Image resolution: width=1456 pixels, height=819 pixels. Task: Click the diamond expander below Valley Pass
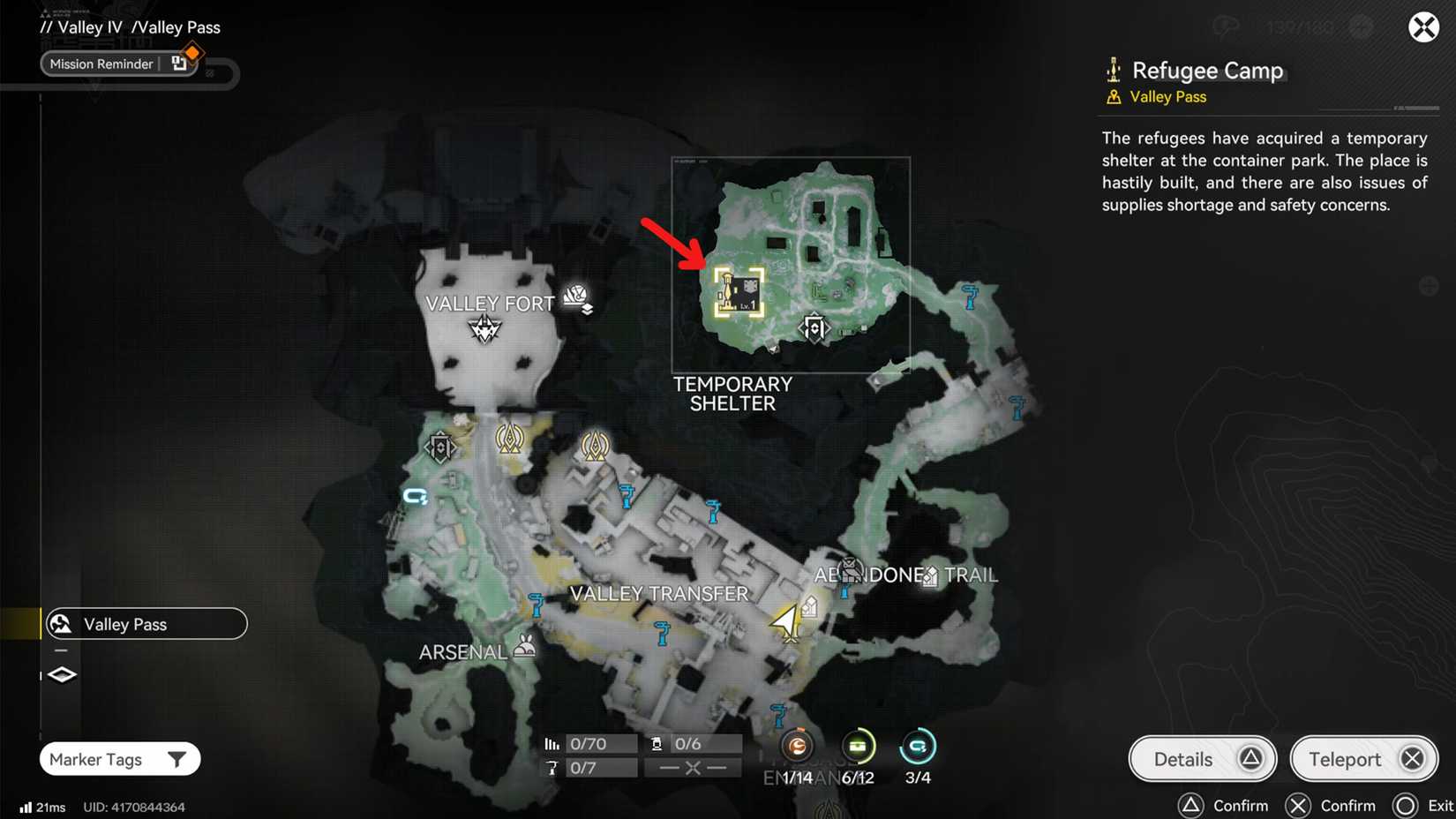tap(61, 674)
